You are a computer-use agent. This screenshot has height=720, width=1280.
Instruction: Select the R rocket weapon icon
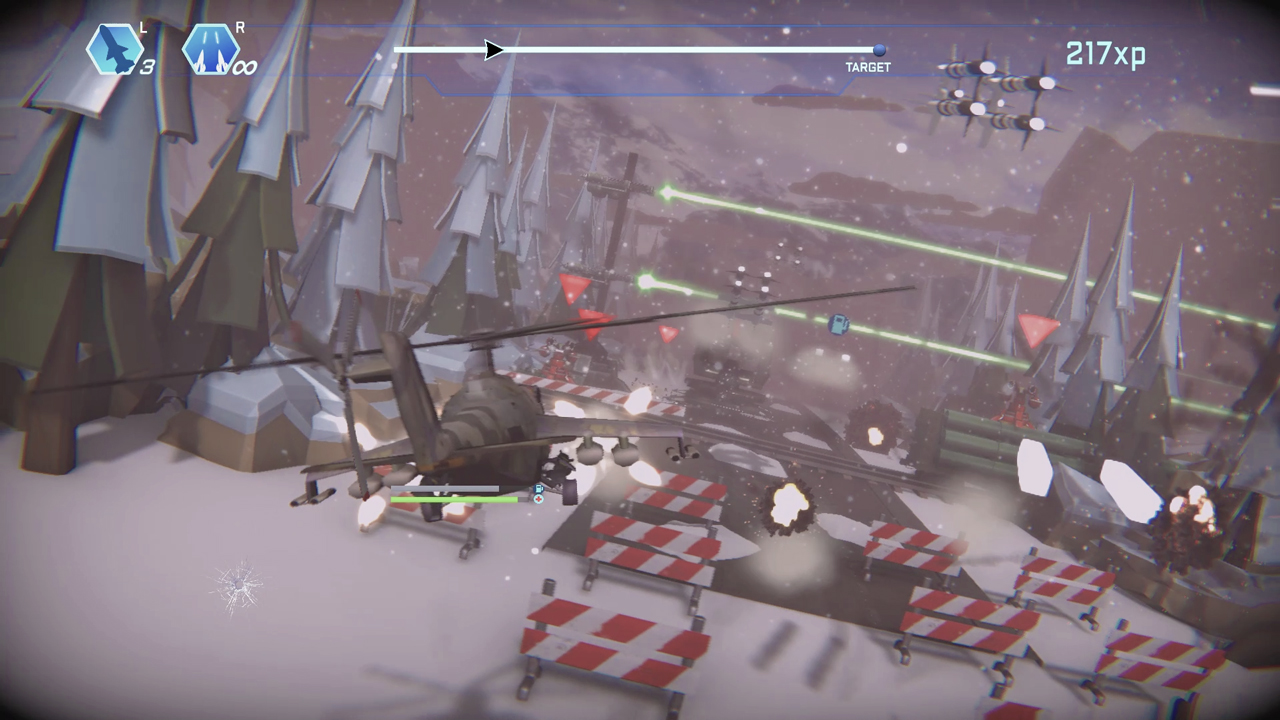tap(212, 48)
